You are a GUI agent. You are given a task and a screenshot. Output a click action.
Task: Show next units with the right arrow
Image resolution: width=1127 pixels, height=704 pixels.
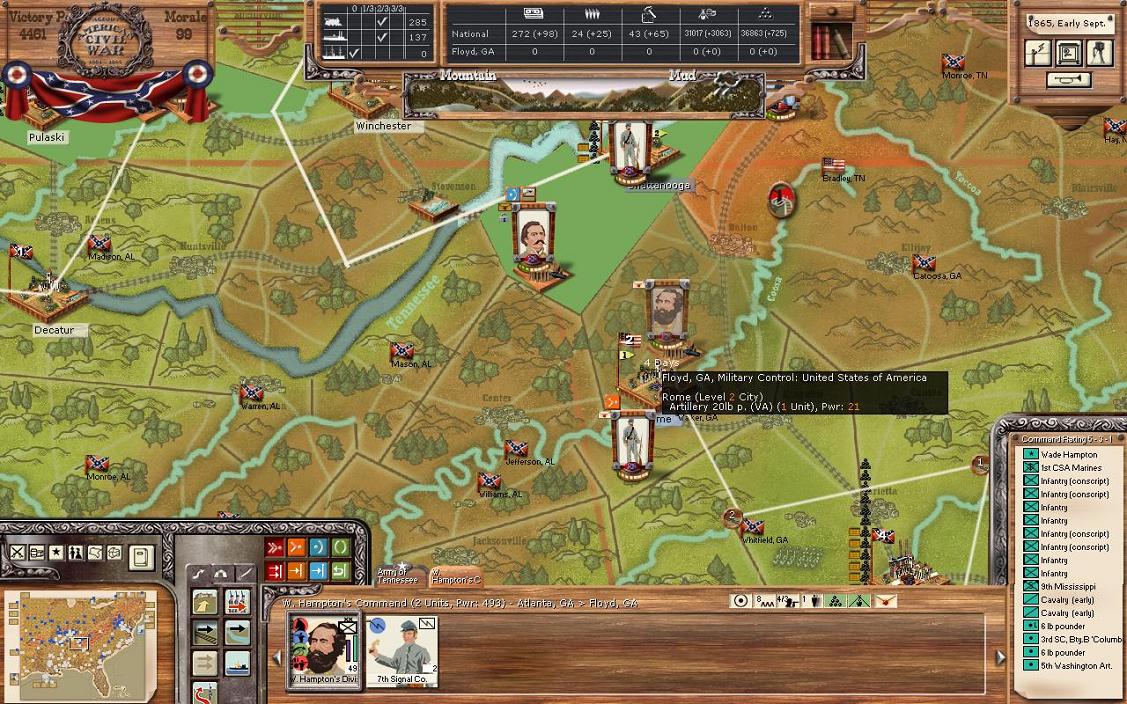tap(1000, 657)
